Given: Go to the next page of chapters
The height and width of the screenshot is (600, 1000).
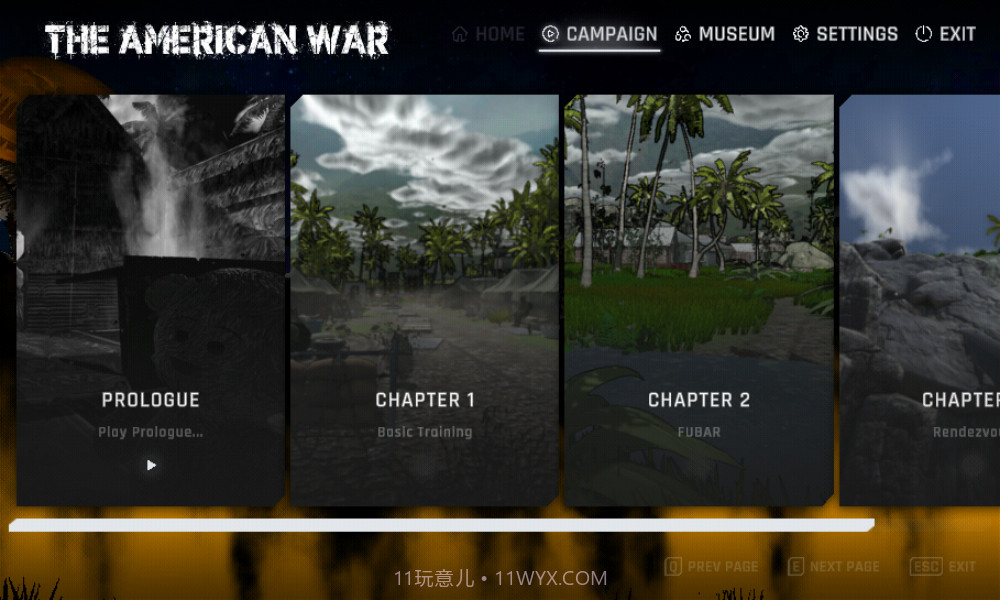Looking at the screenshot, I should coord(833,567).
